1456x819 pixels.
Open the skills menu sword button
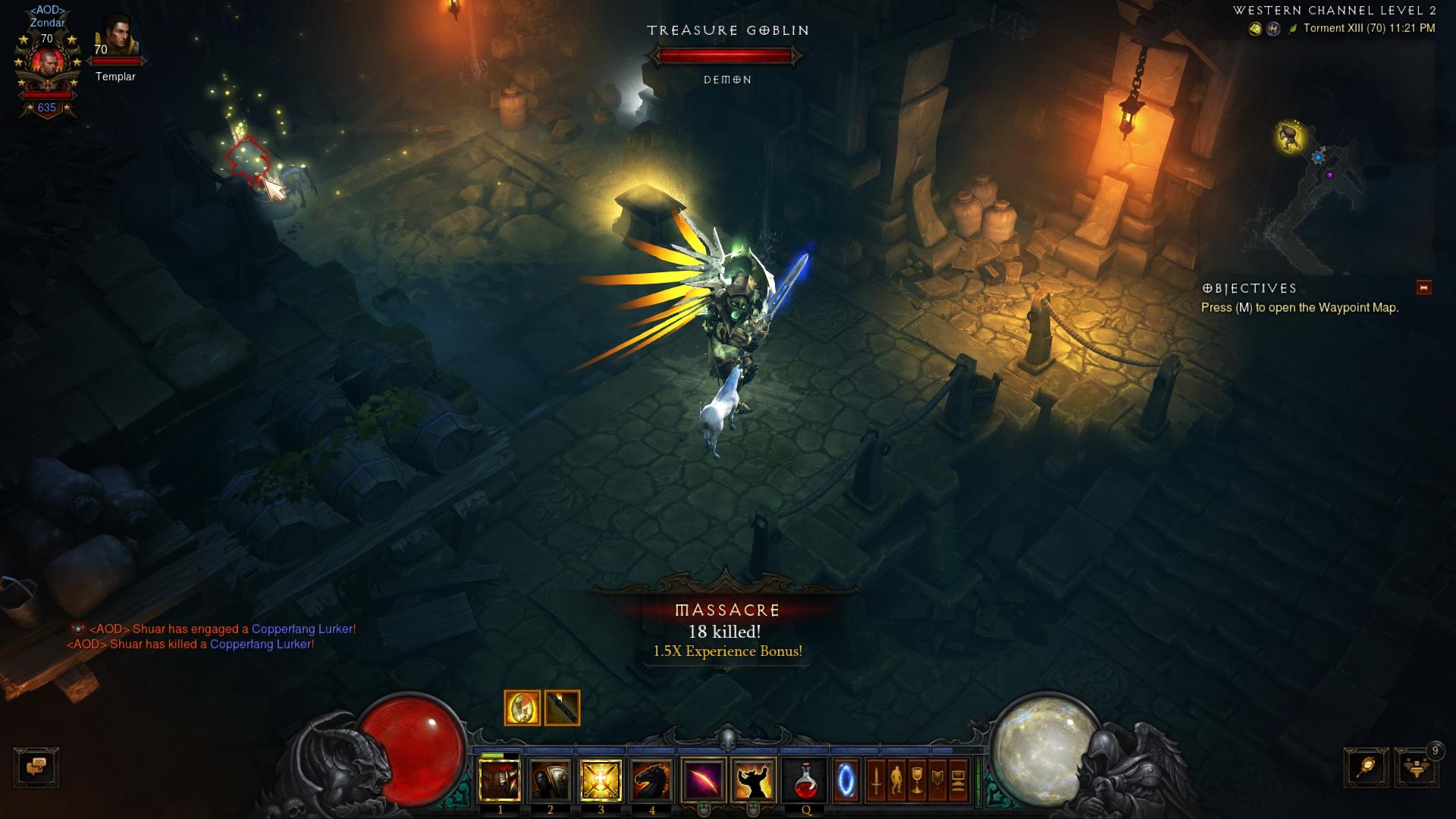876,781
